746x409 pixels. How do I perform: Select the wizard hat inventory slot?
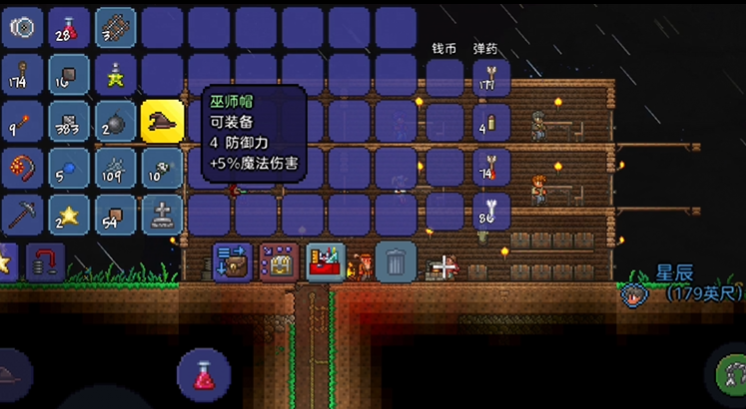[x=162, y=122]
